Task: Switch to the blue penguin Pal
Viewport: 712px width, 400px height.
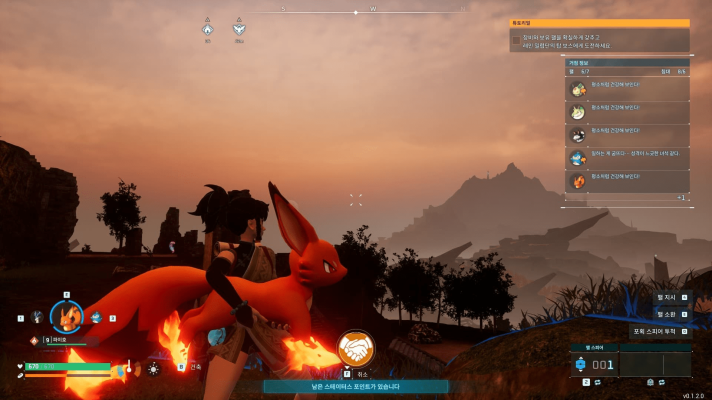Action: click(x=97, y=317)
